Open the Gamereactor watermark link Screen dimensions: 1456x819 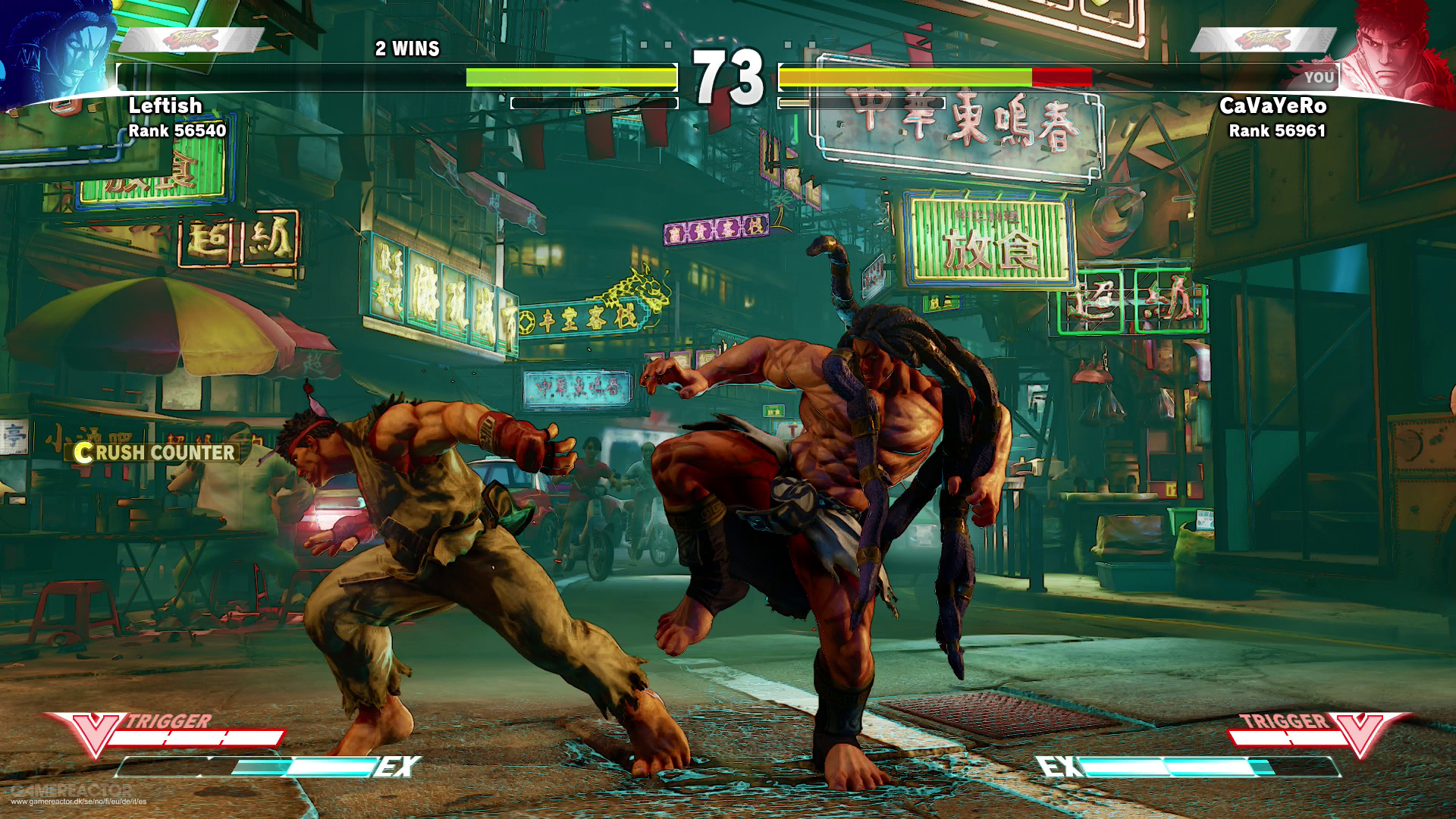coord(76,795)
